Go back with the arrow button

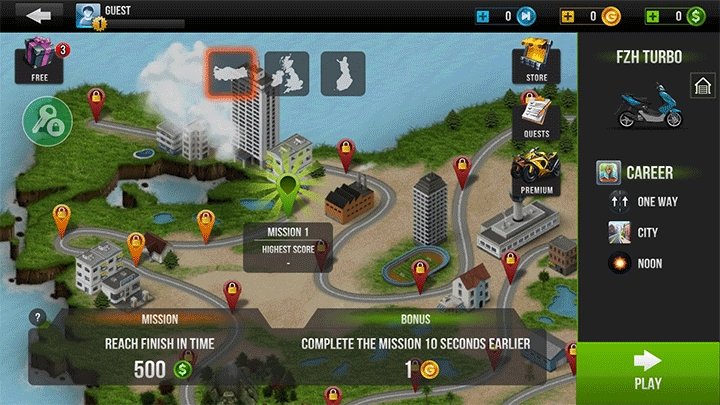39,16
